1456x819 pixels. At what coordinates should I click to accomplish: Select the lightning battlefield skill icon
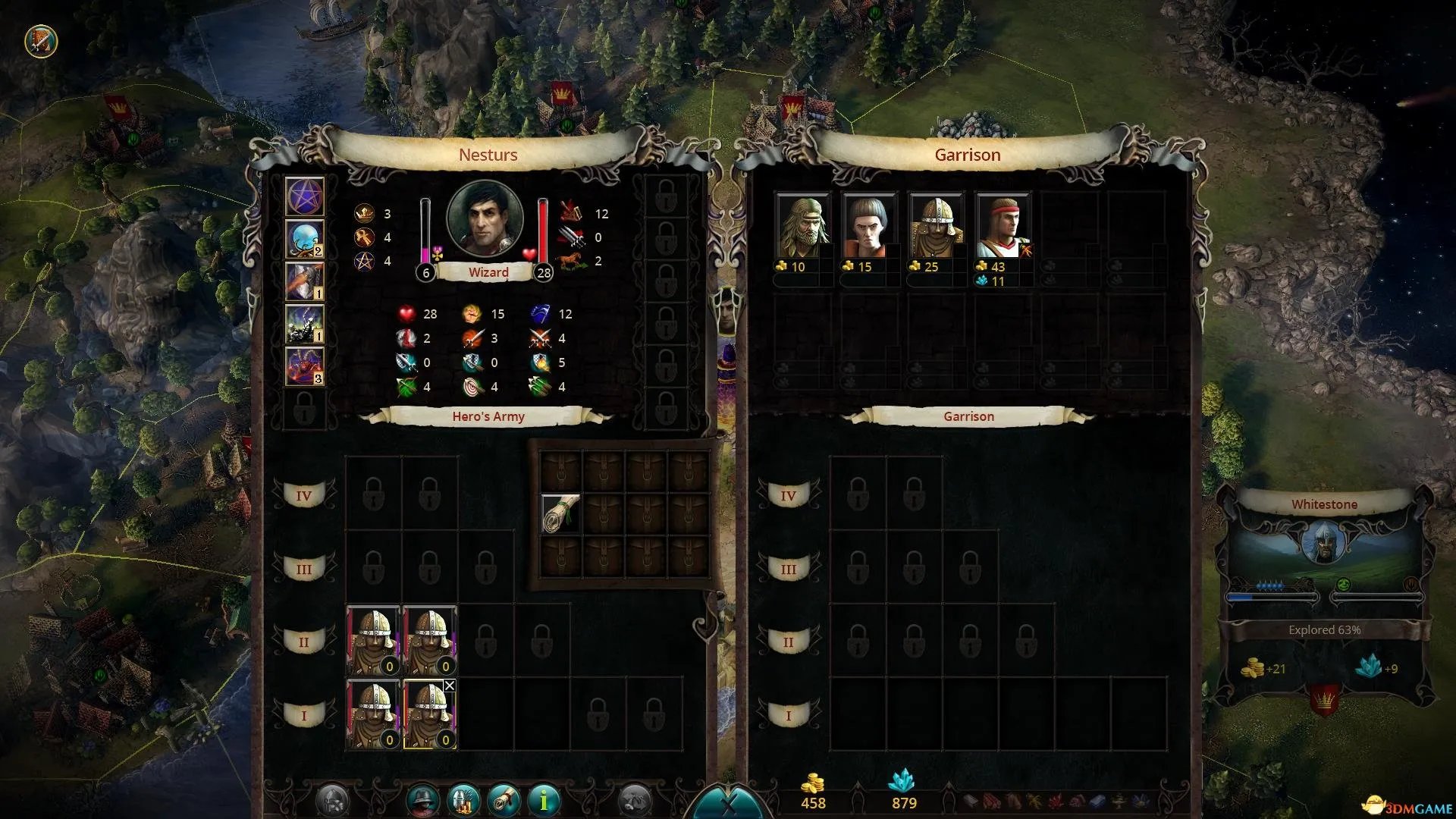(x=305, y=324)
